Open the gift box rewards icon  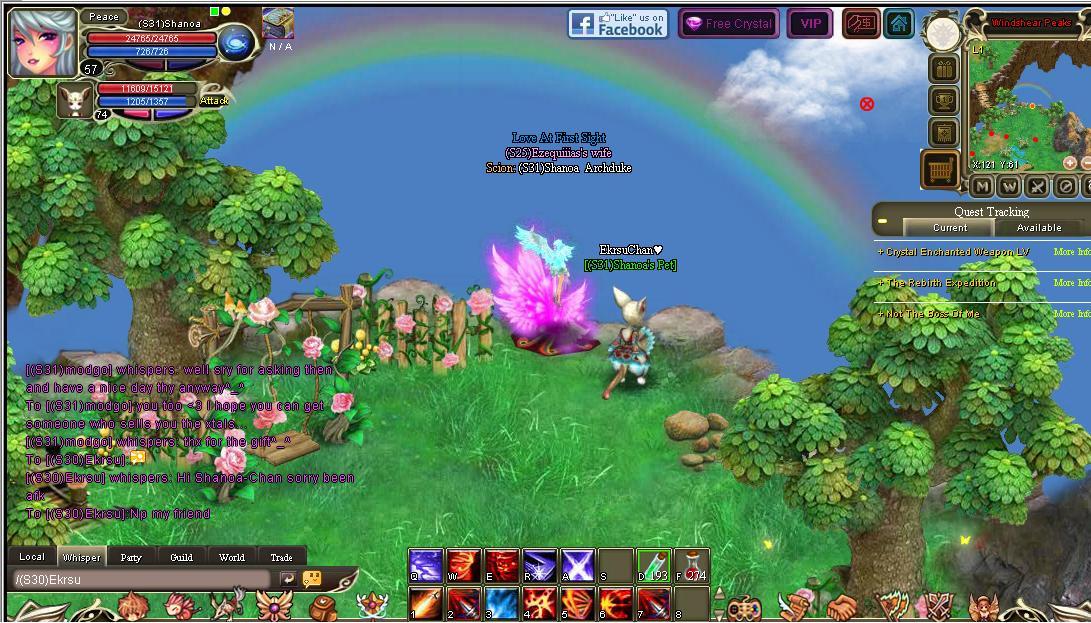point(943,69)
